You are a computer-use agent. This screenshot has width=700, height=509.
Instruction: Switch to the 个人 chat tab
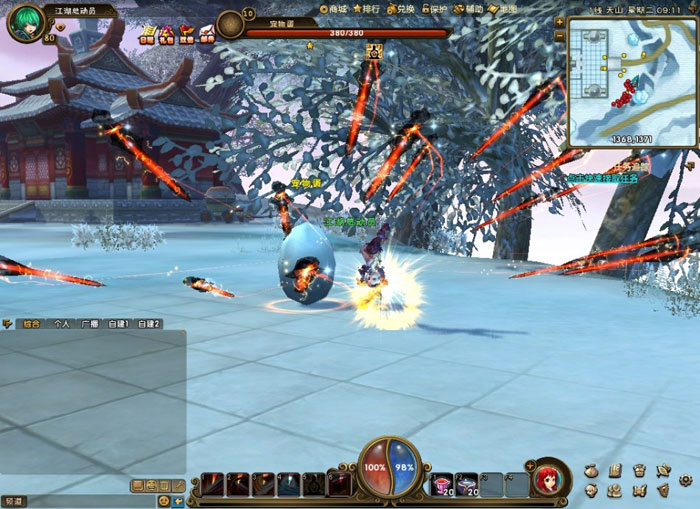point(61,324)
